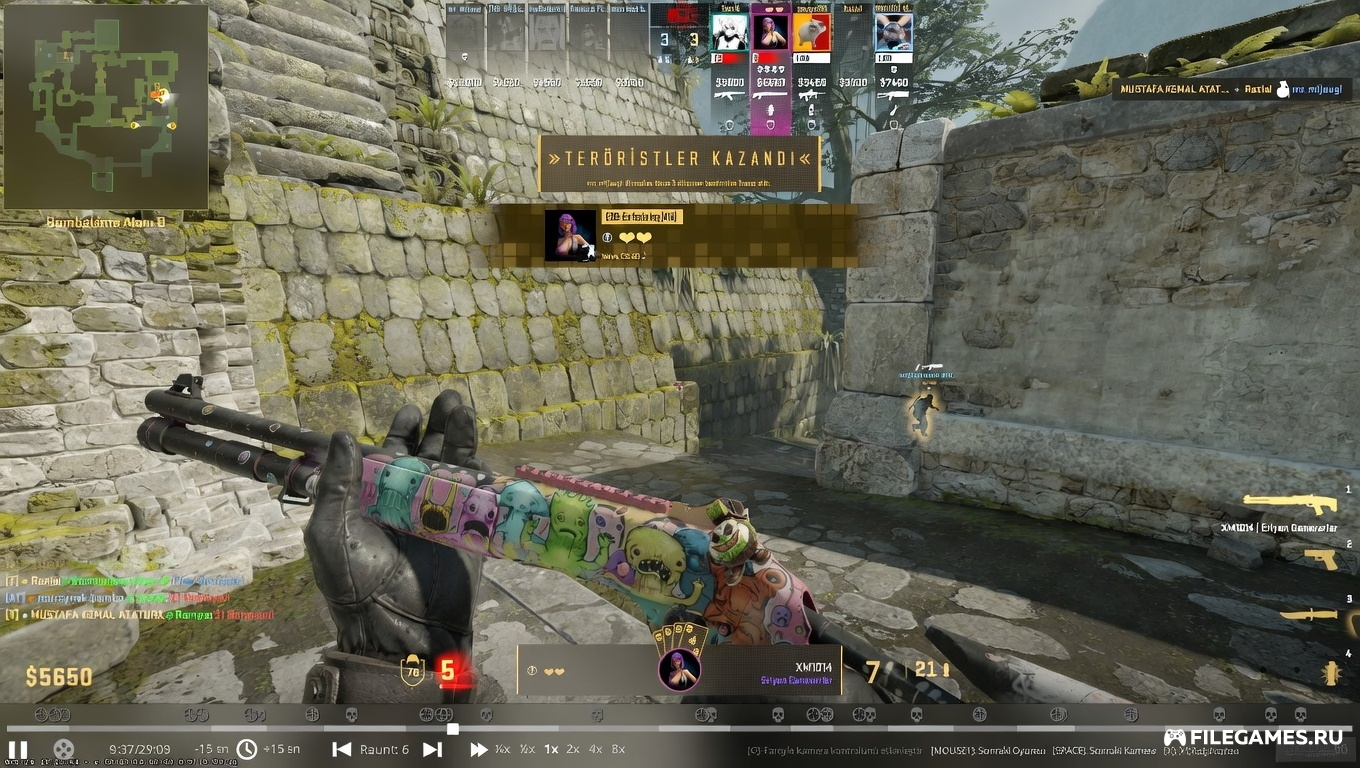
Task: Click the demo timeline scrubber handle
Action: (x=453, y=729)
